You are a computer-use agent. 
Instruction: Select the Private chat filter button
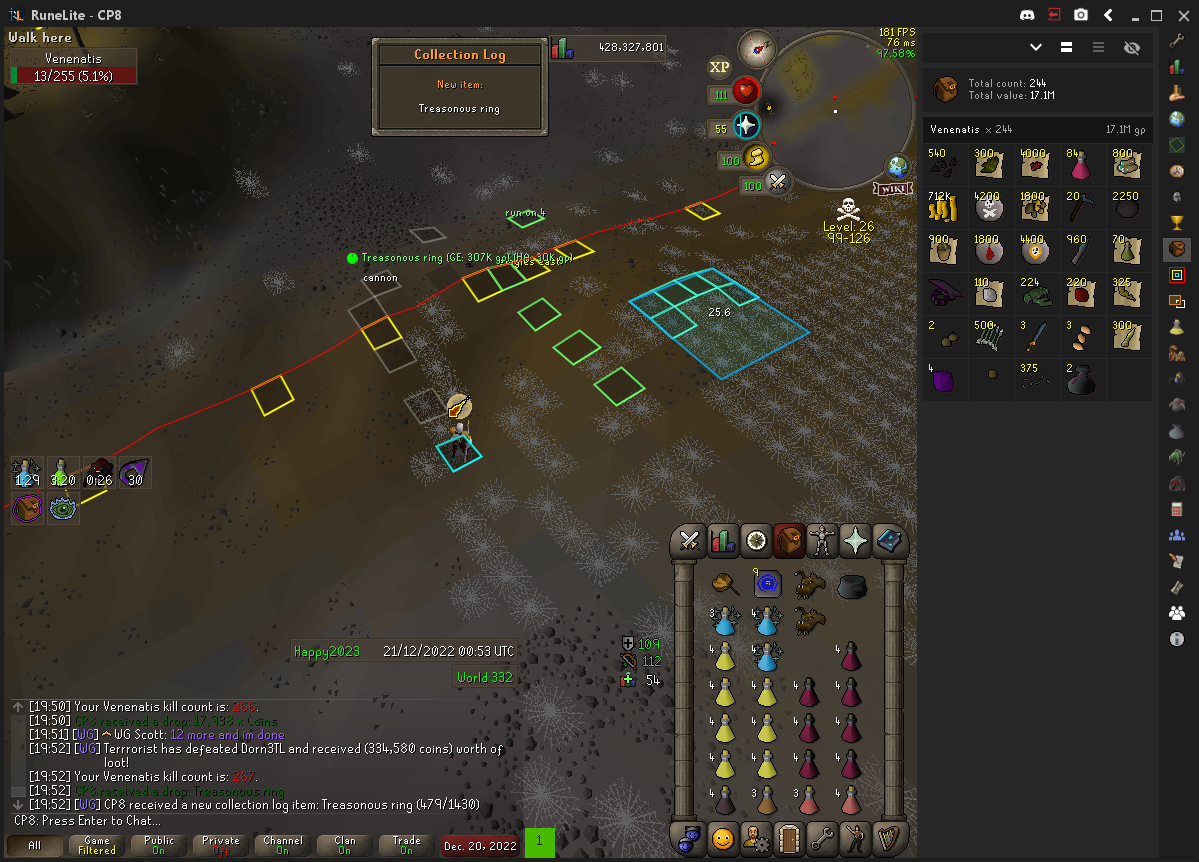221,845
